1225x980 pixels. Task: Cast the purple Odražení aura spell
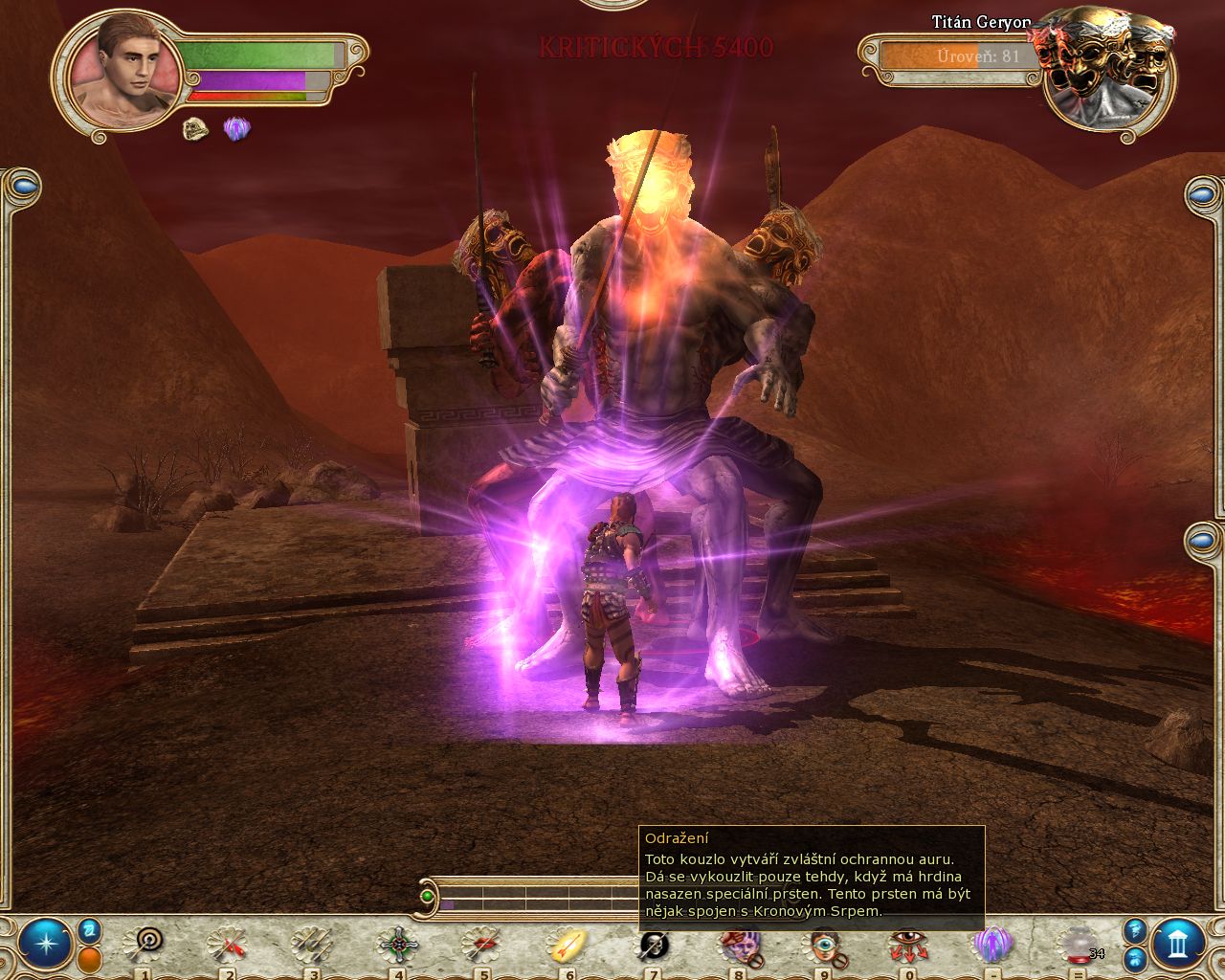coord(991,945)
